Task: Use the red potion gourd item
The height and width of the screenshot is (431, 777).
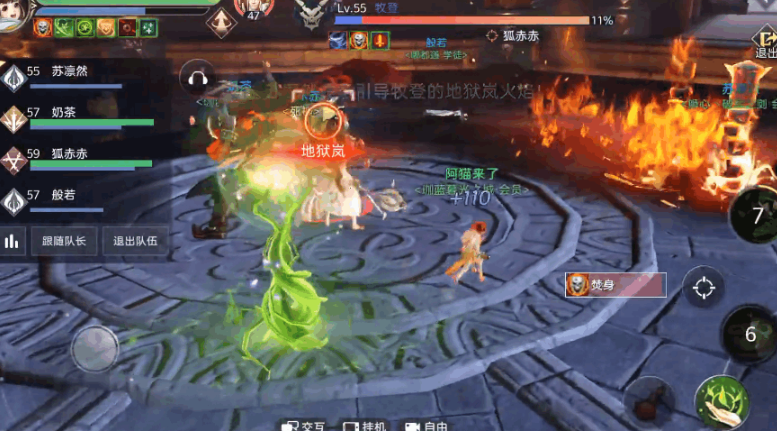Action: [651, 403]
